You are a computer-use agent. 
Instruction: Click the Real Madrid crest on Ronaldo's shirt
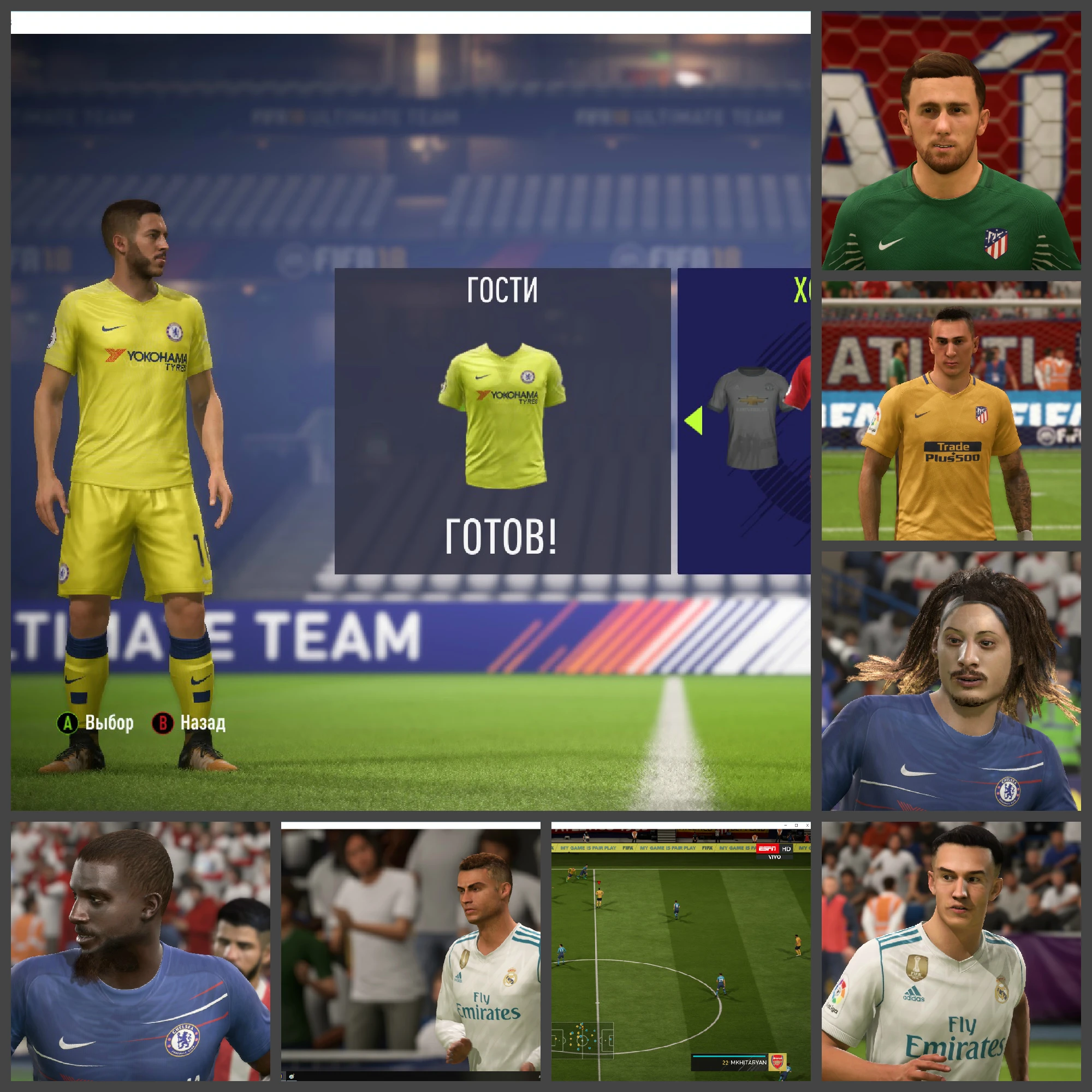(512, 977)
